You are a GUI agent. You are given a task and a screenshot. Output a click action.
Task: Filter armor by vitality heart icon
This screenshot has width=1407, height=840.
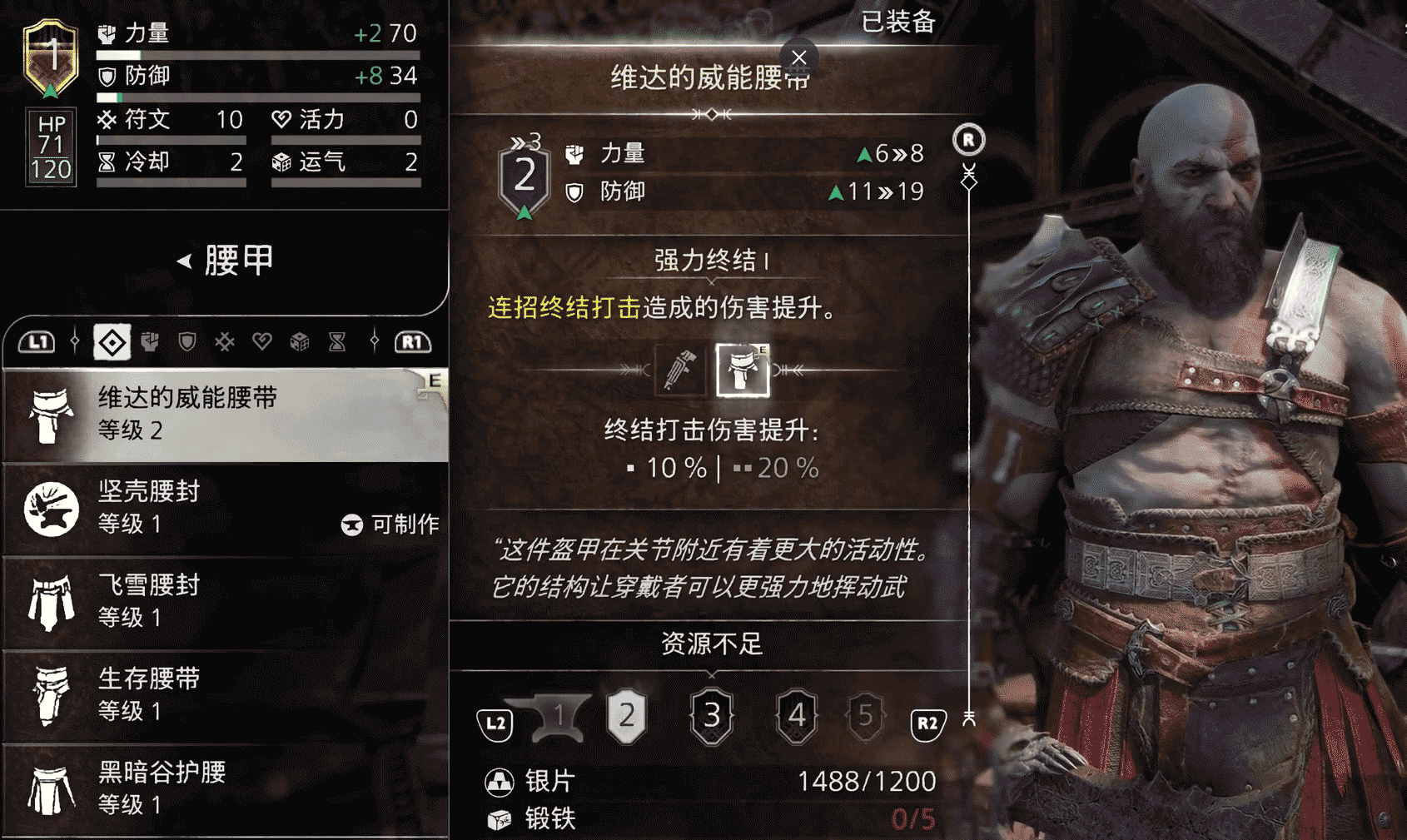[x=262, y=342]
